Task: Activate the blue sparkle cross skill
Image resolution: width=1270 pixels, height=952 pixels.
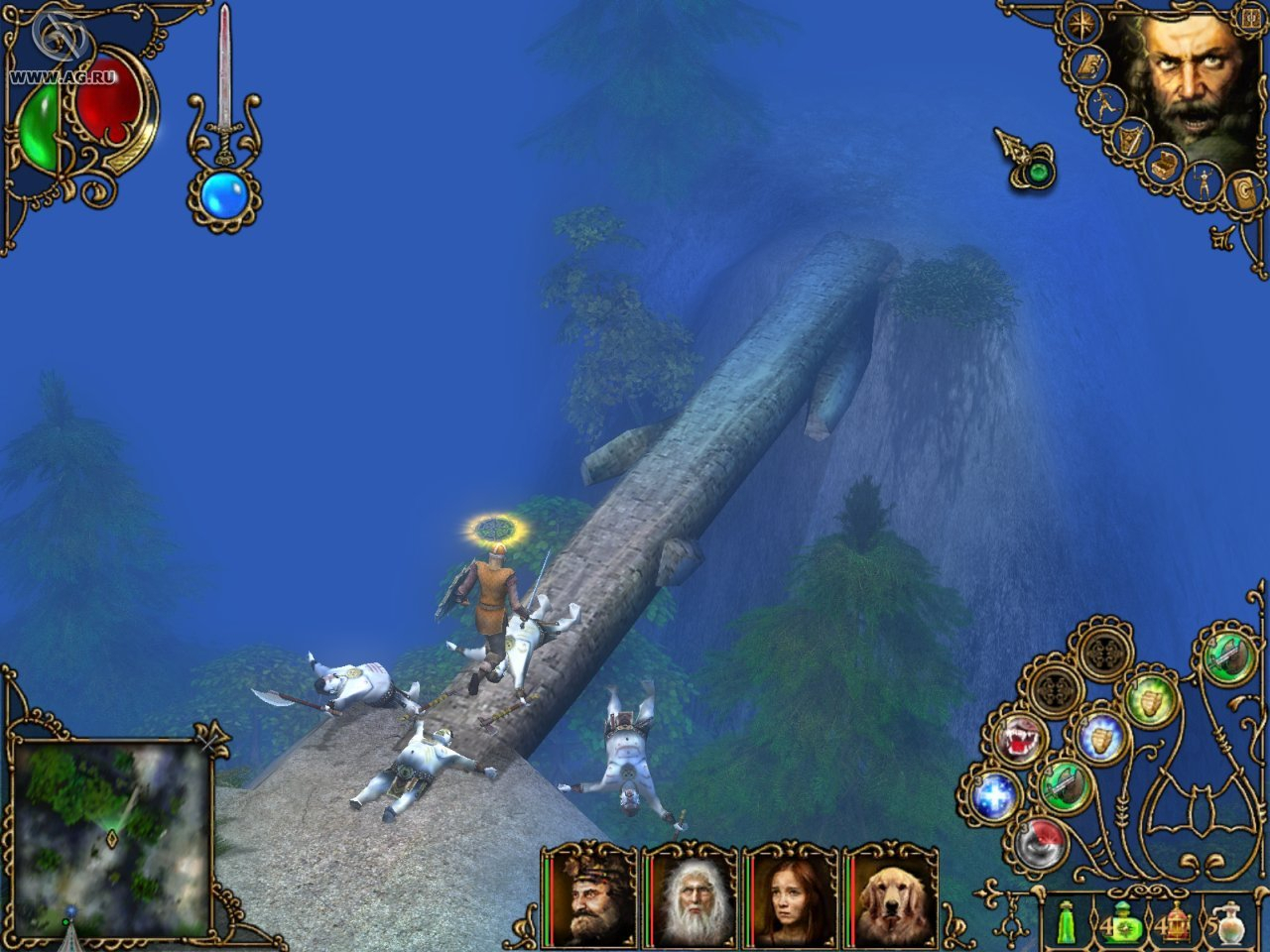Action: pyautogui.click(x=993, y=796)
